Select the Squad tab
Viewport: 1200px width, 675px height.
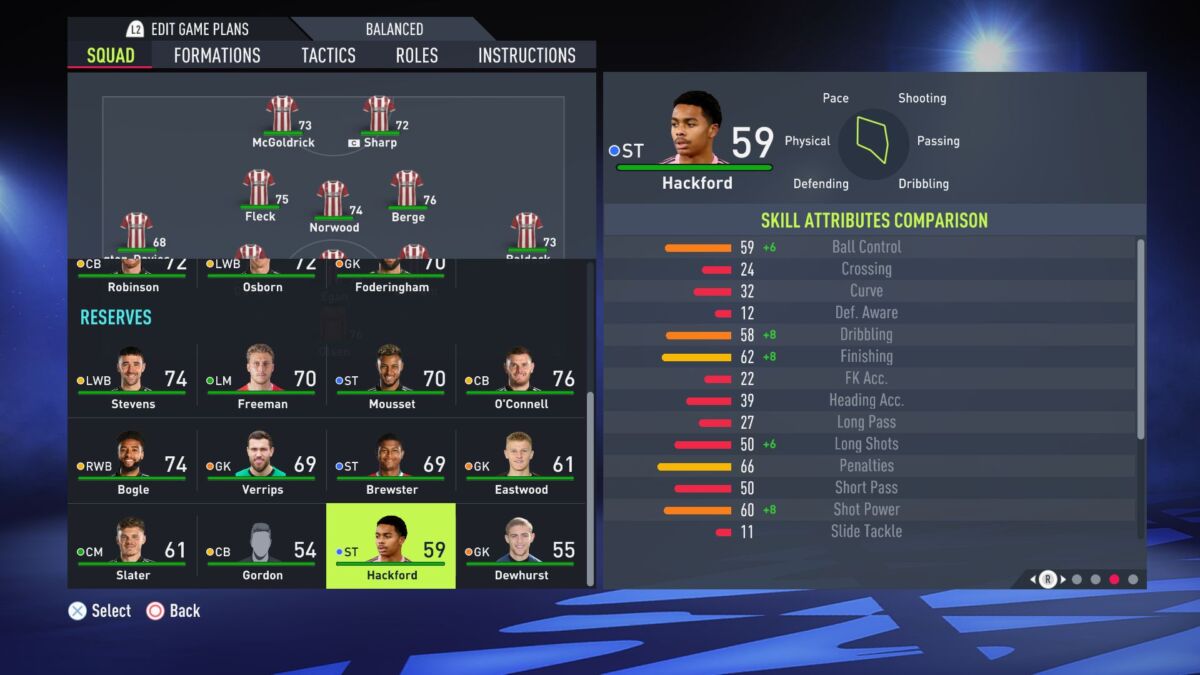tap(110, 55)
